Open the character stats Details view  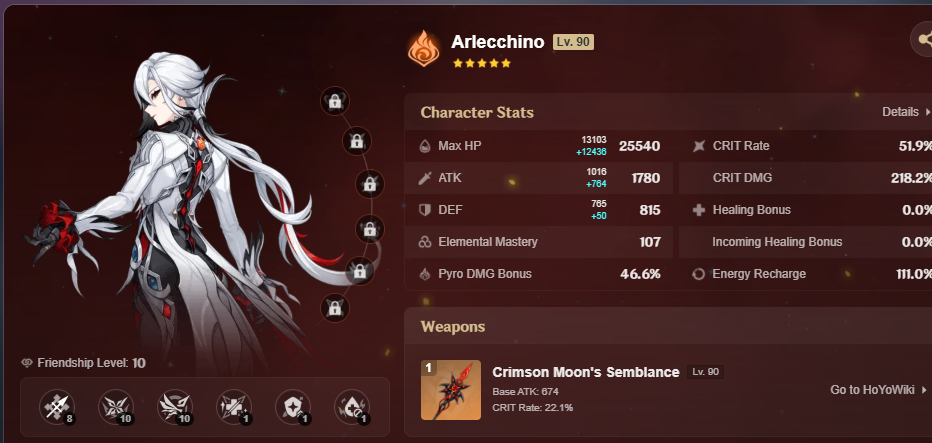click(905, 112)
